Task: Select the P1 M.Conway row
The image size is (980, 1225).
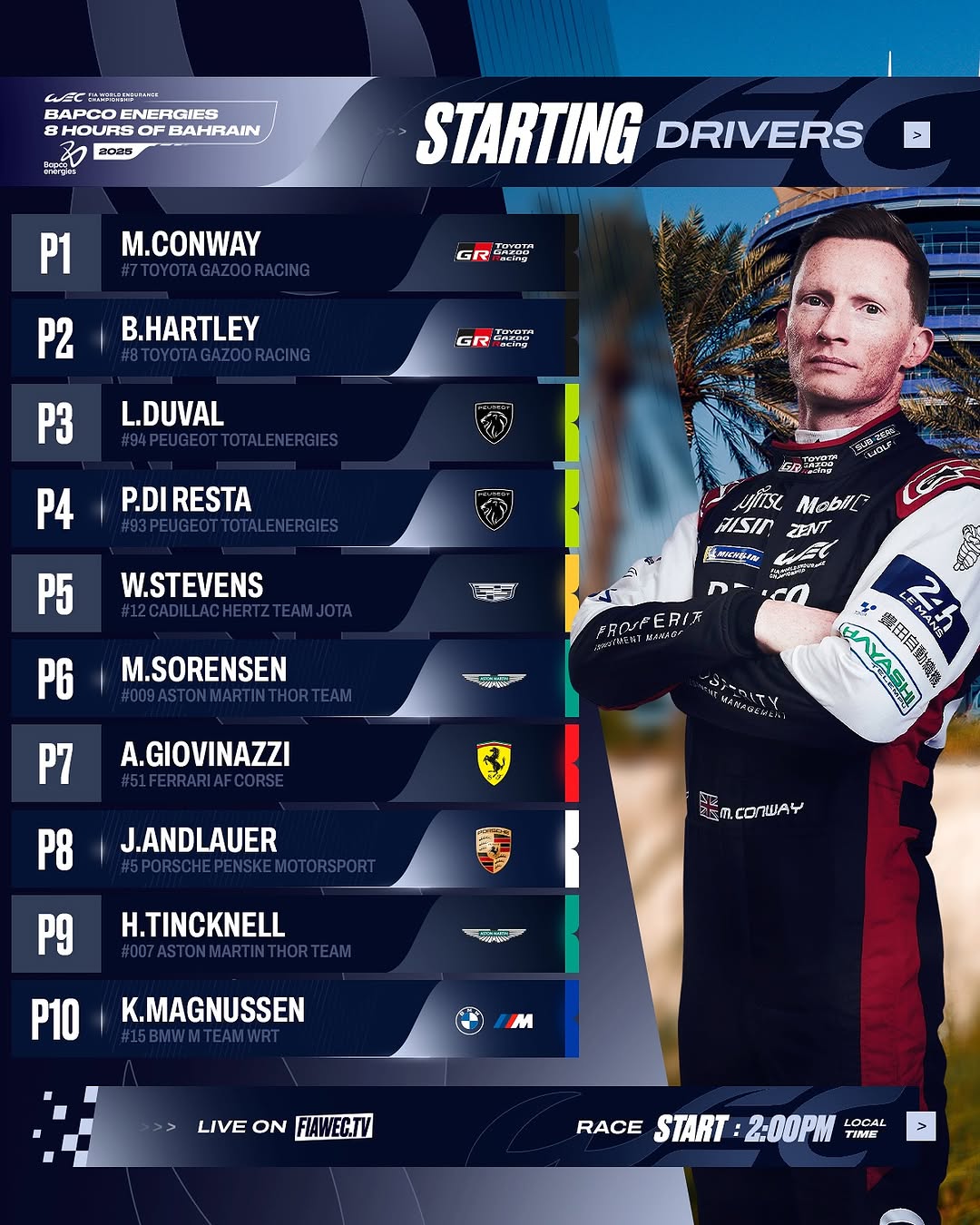Action: (x=294, y=253)
